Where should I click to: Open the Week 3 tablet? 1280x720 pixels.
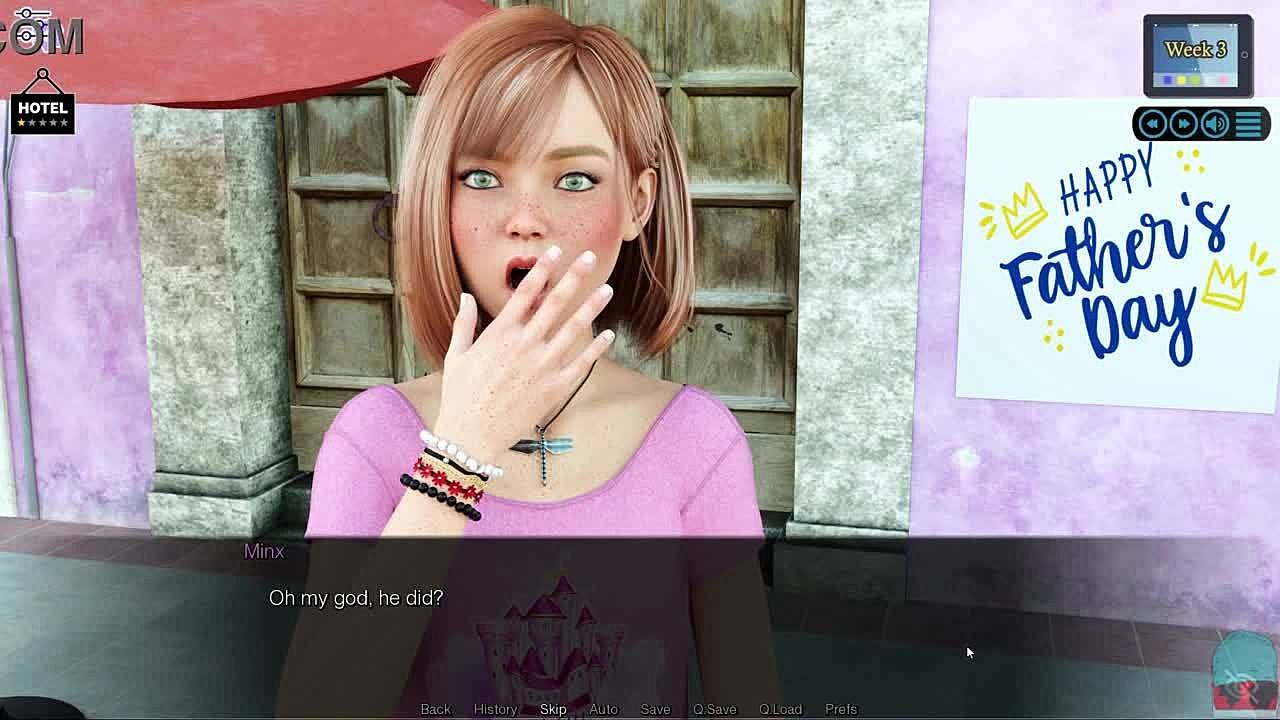click(1197, 55)
